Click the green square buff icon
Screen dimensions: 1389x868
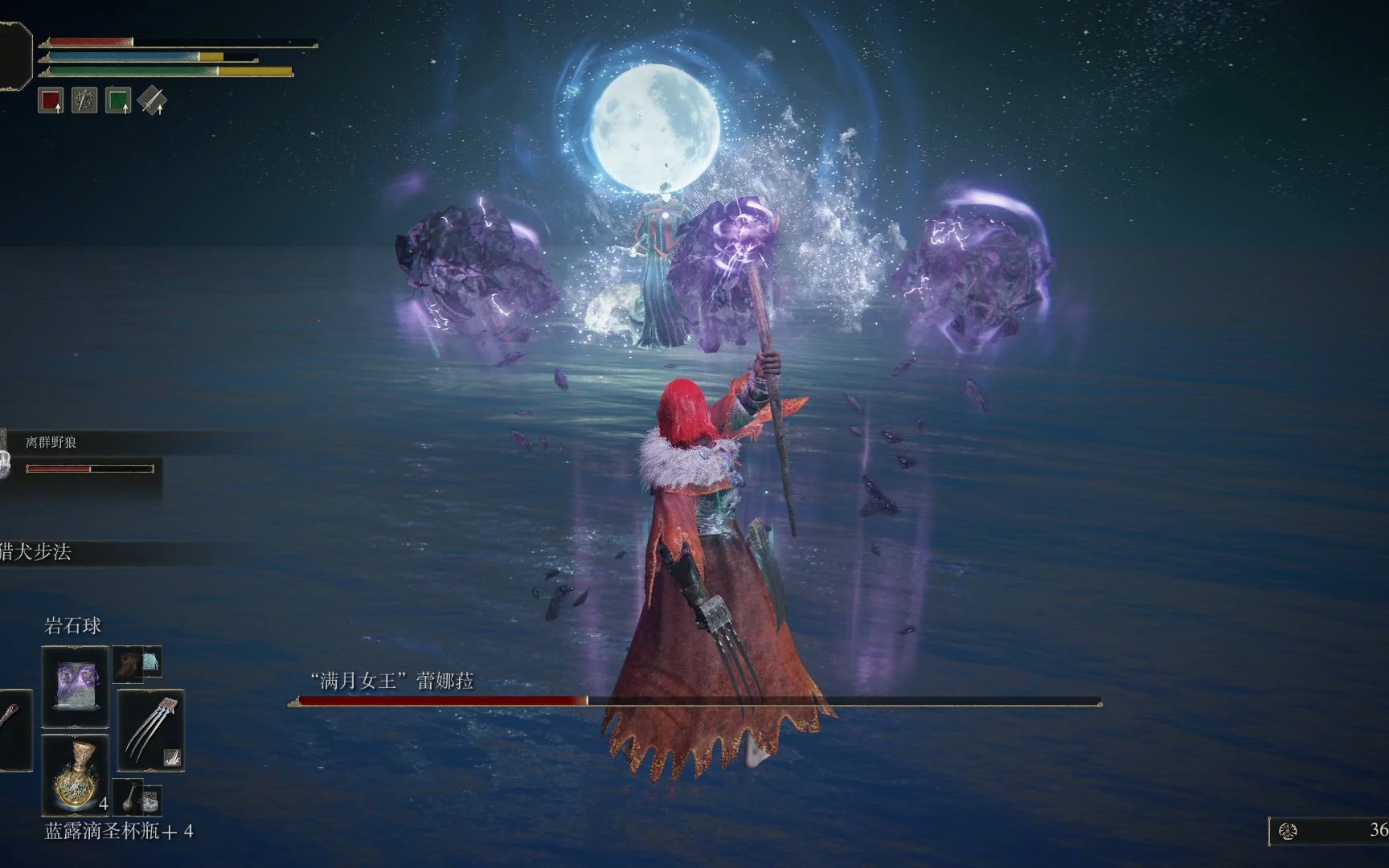pos(117,100)
